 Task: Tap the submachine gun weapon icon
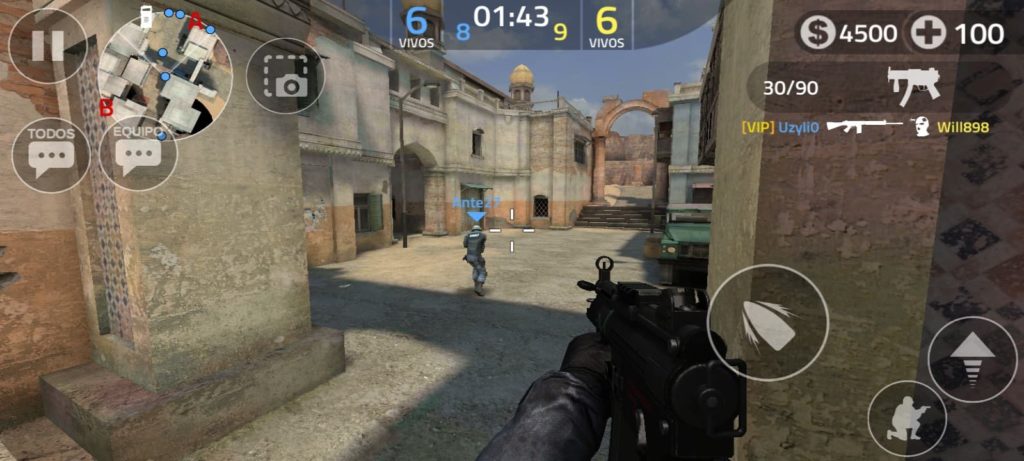point(914,86)
